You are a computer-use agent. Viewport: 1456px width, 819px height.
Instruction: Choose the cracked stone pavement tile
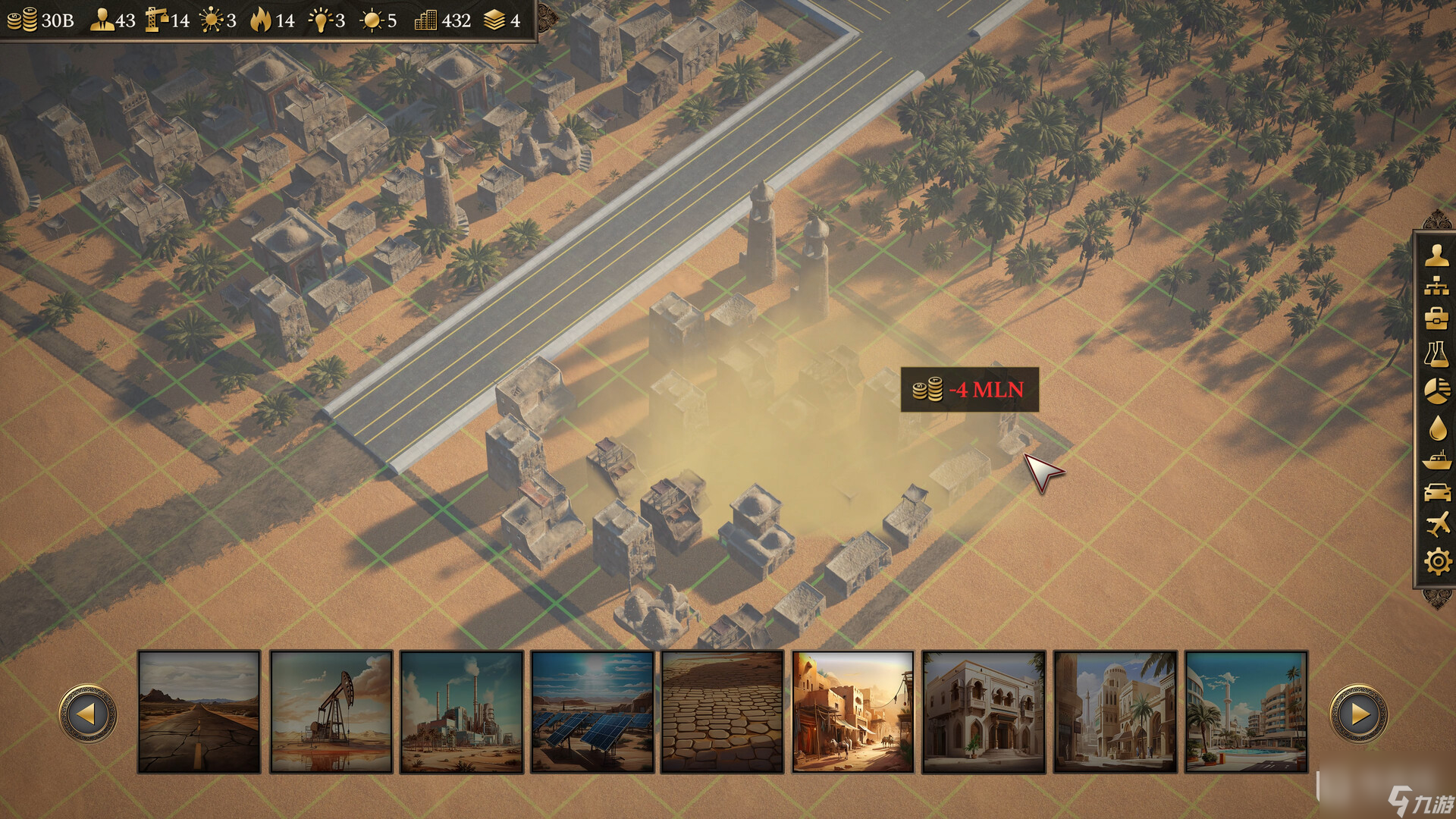pyautogui.click(x=722, y=711)
